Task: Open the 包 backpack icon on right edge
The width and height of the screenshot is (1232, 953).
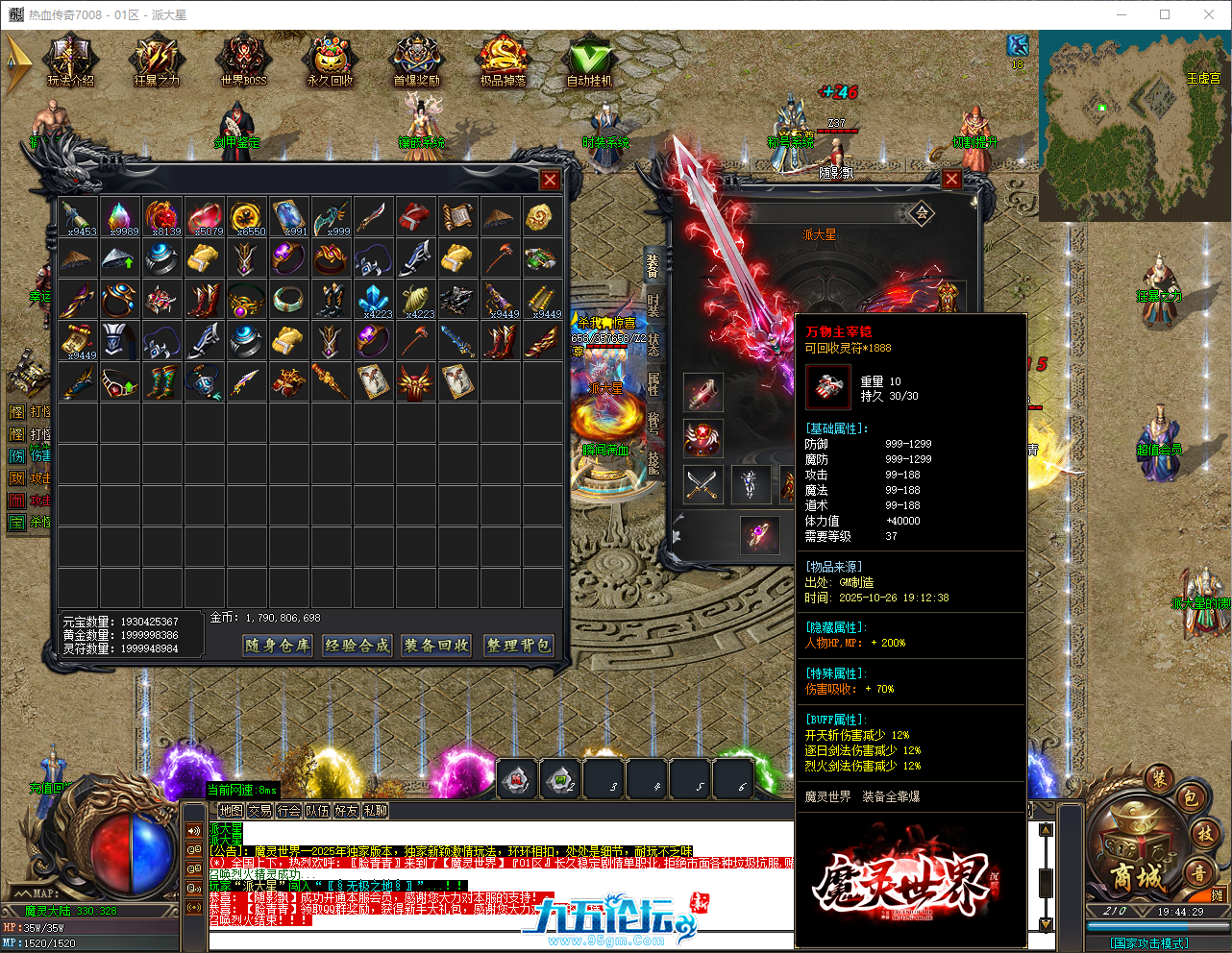Action: pos(1193,798)
